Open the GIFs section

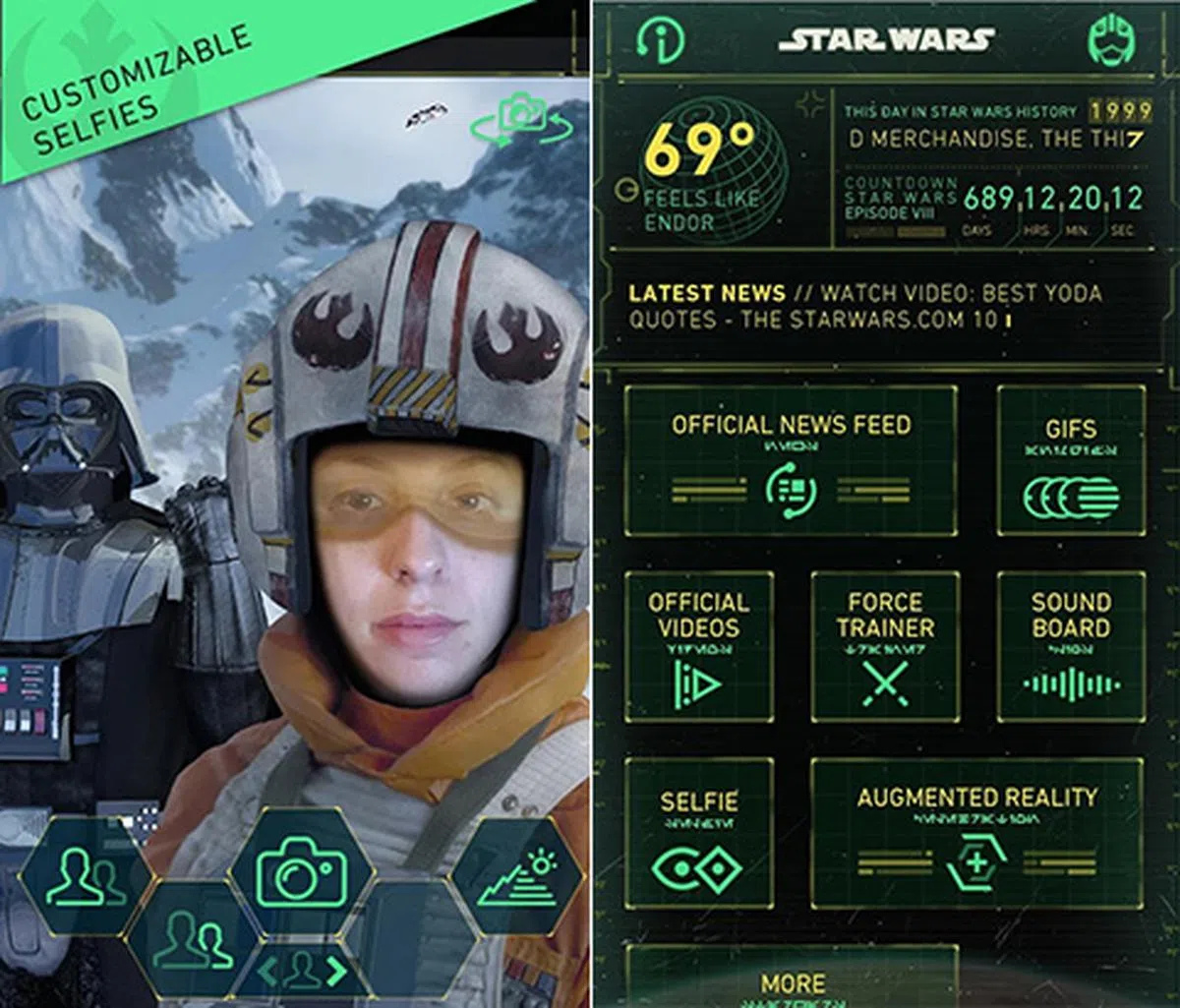tap(1071, 460)
